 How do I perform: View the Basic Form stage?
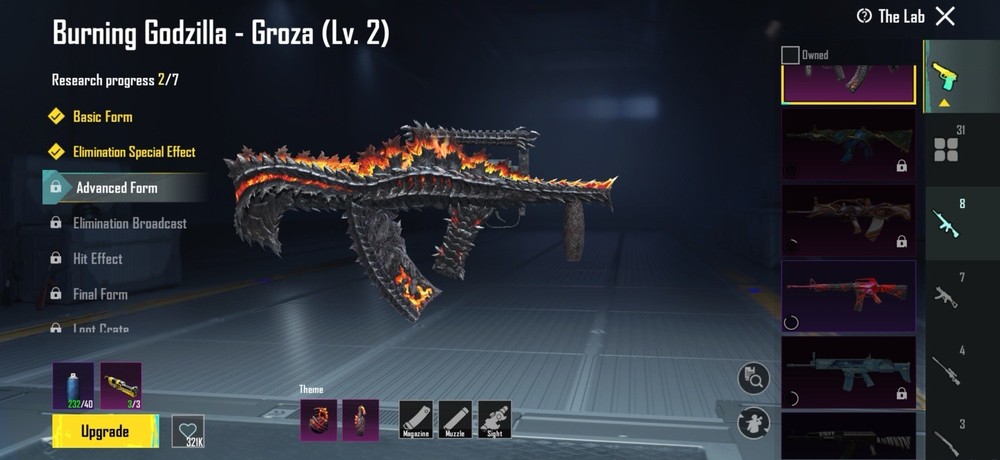[x=102, y=117]
